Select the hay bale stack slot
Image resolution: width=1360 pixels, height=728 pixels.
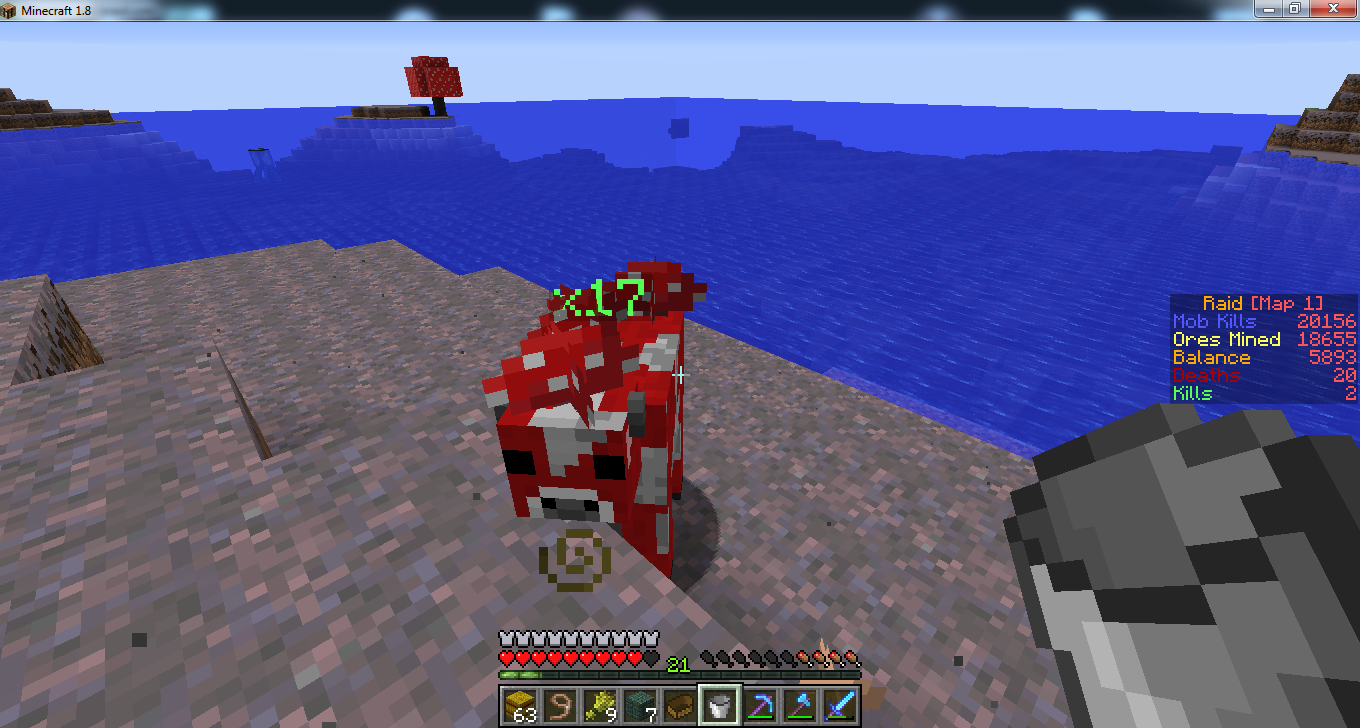pos(520,704)
